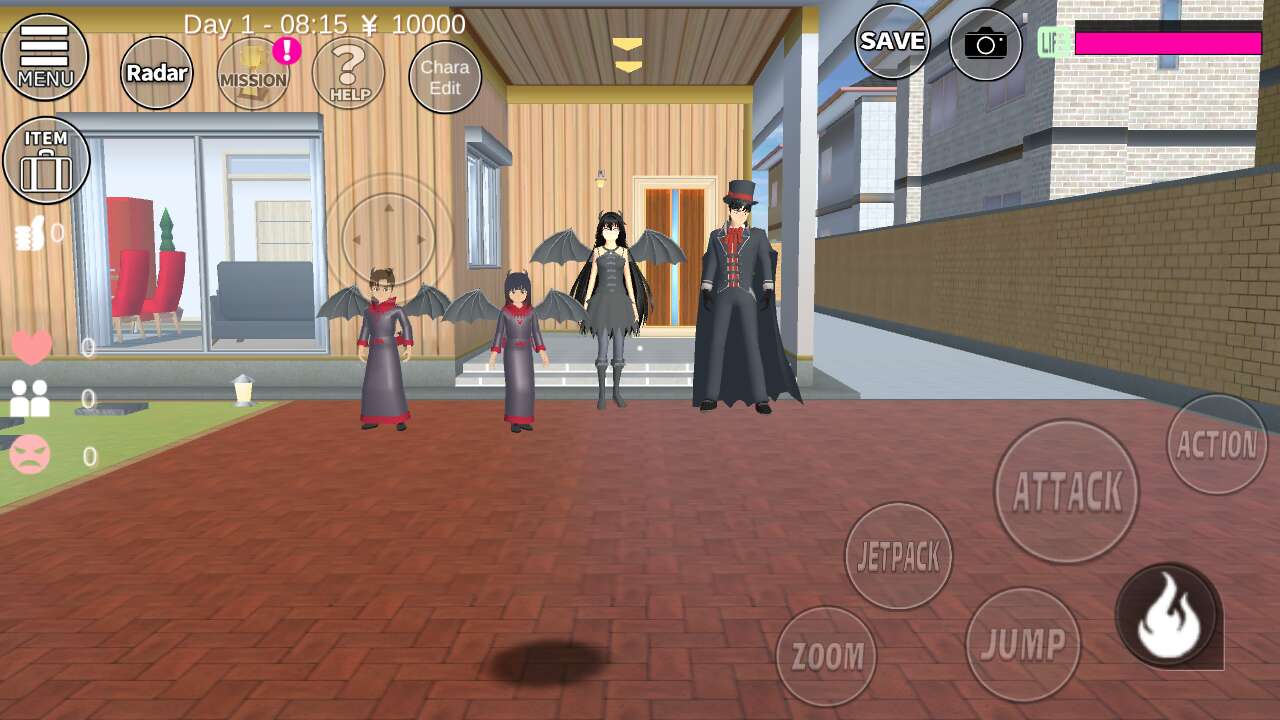Activate the camera photo mode

(985, 44)
